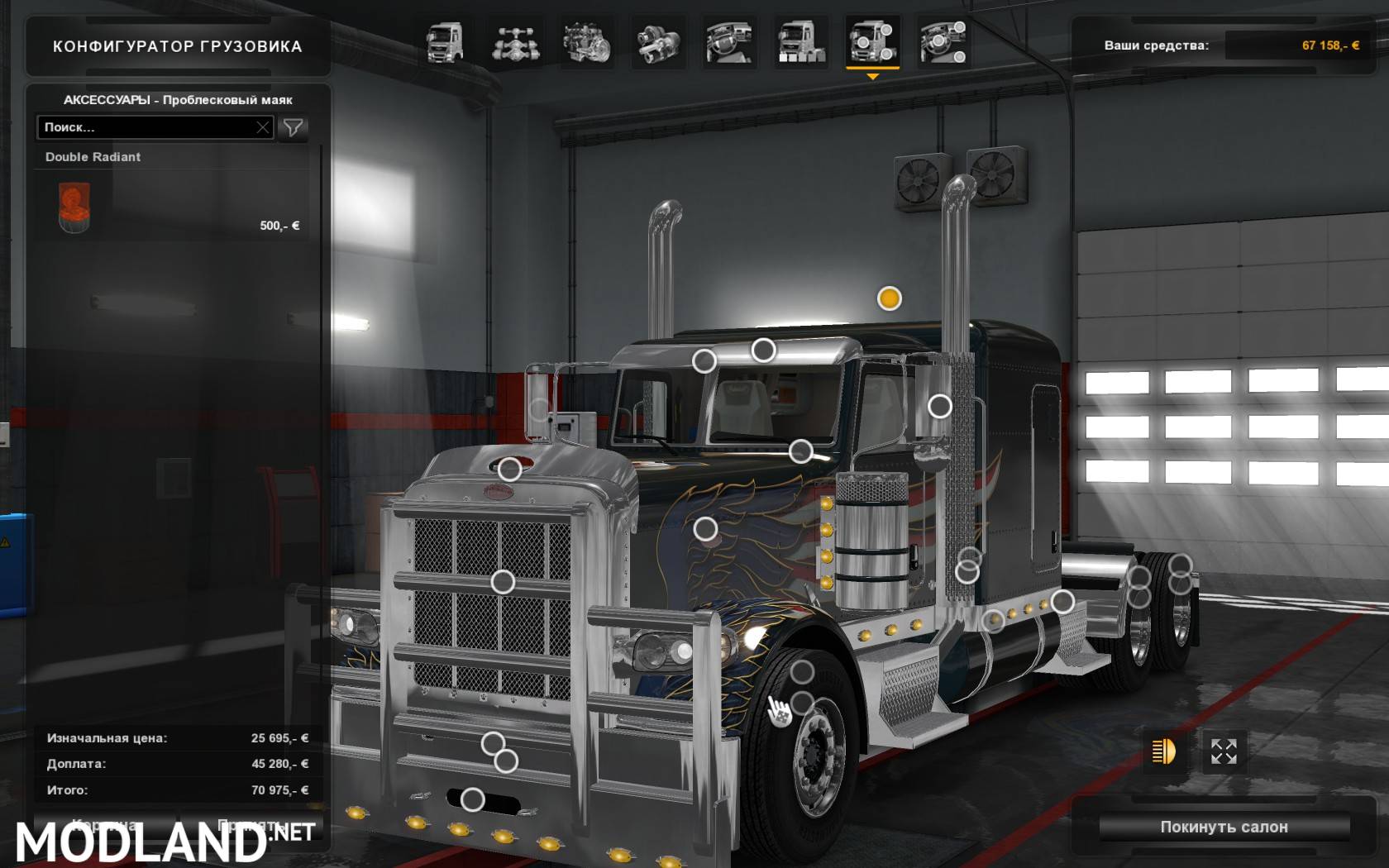Open the truck paint job tab
The image size is (1389, 868).
click(800, 43)
